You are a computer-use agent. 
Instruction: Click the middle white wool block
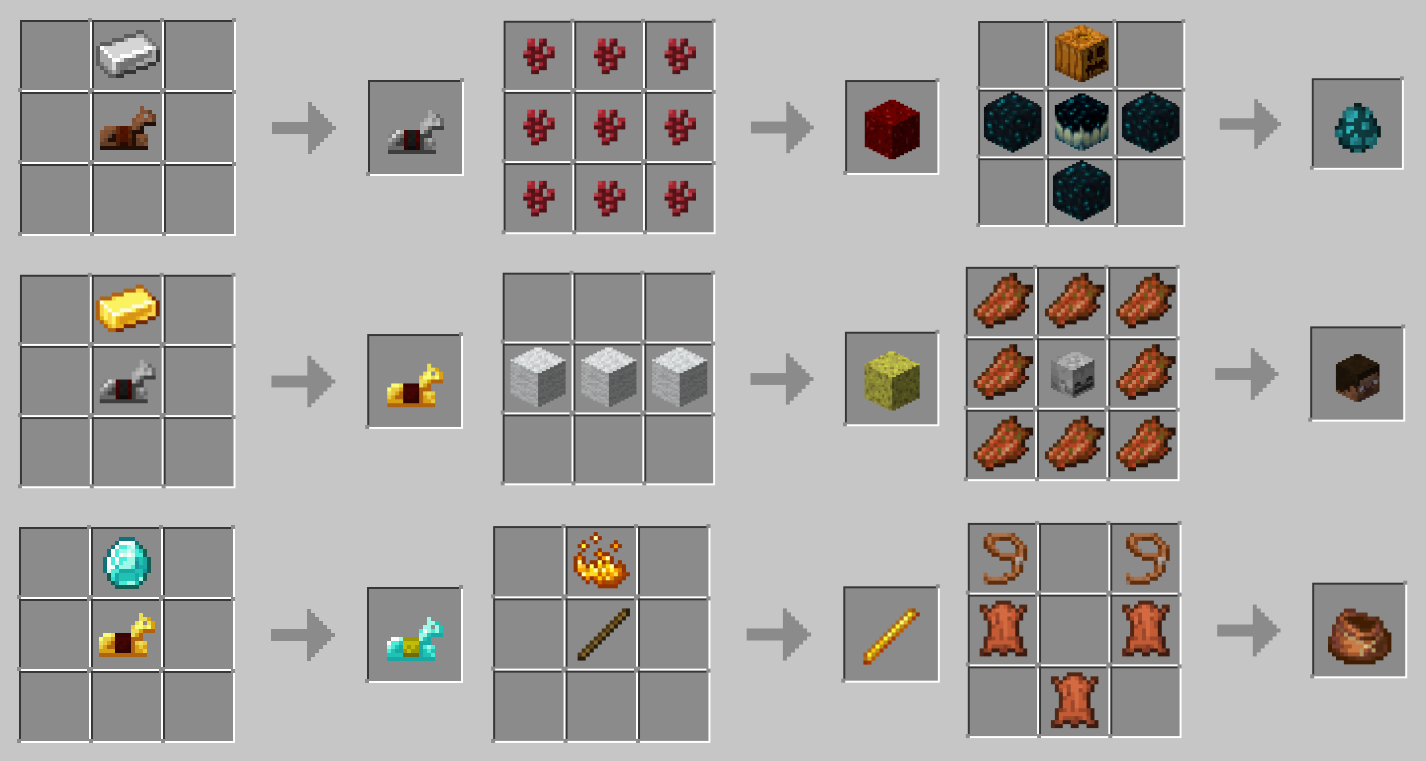(608, 377)
